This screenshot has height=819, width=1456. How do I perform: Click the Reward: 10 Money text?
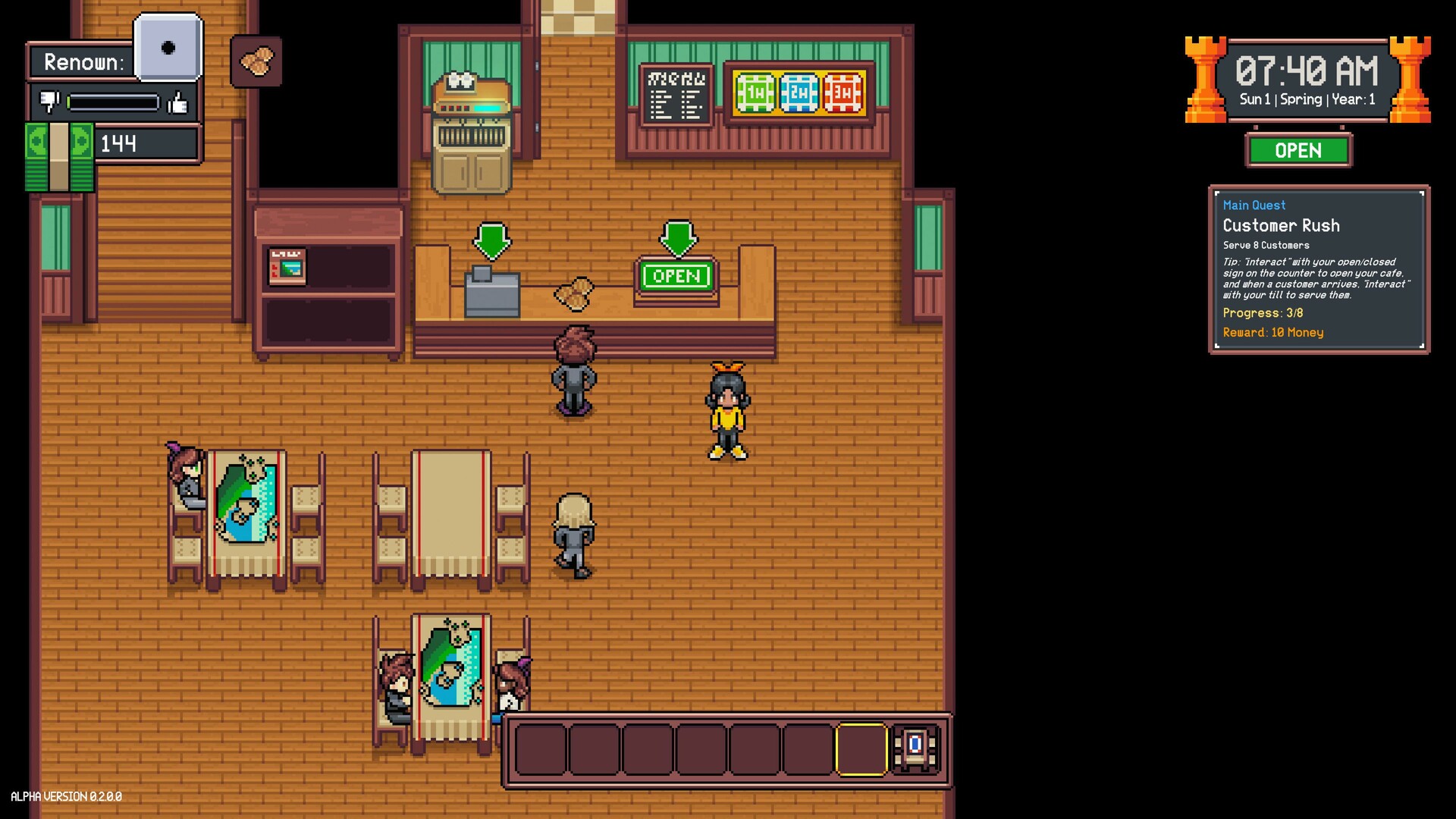click(1273, 332)
